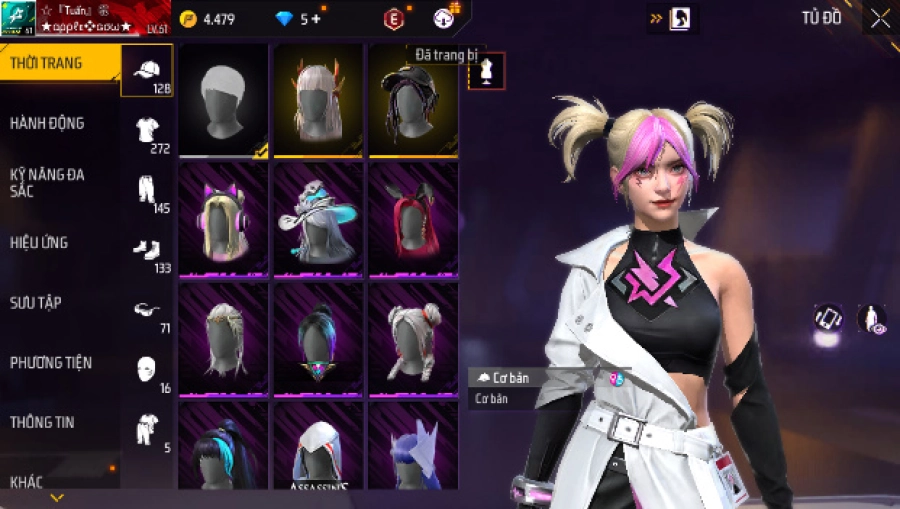The width and height of the screenshot is (900, 509).
Task: Open the pants subcategory icon
Action: coord(147,191)
